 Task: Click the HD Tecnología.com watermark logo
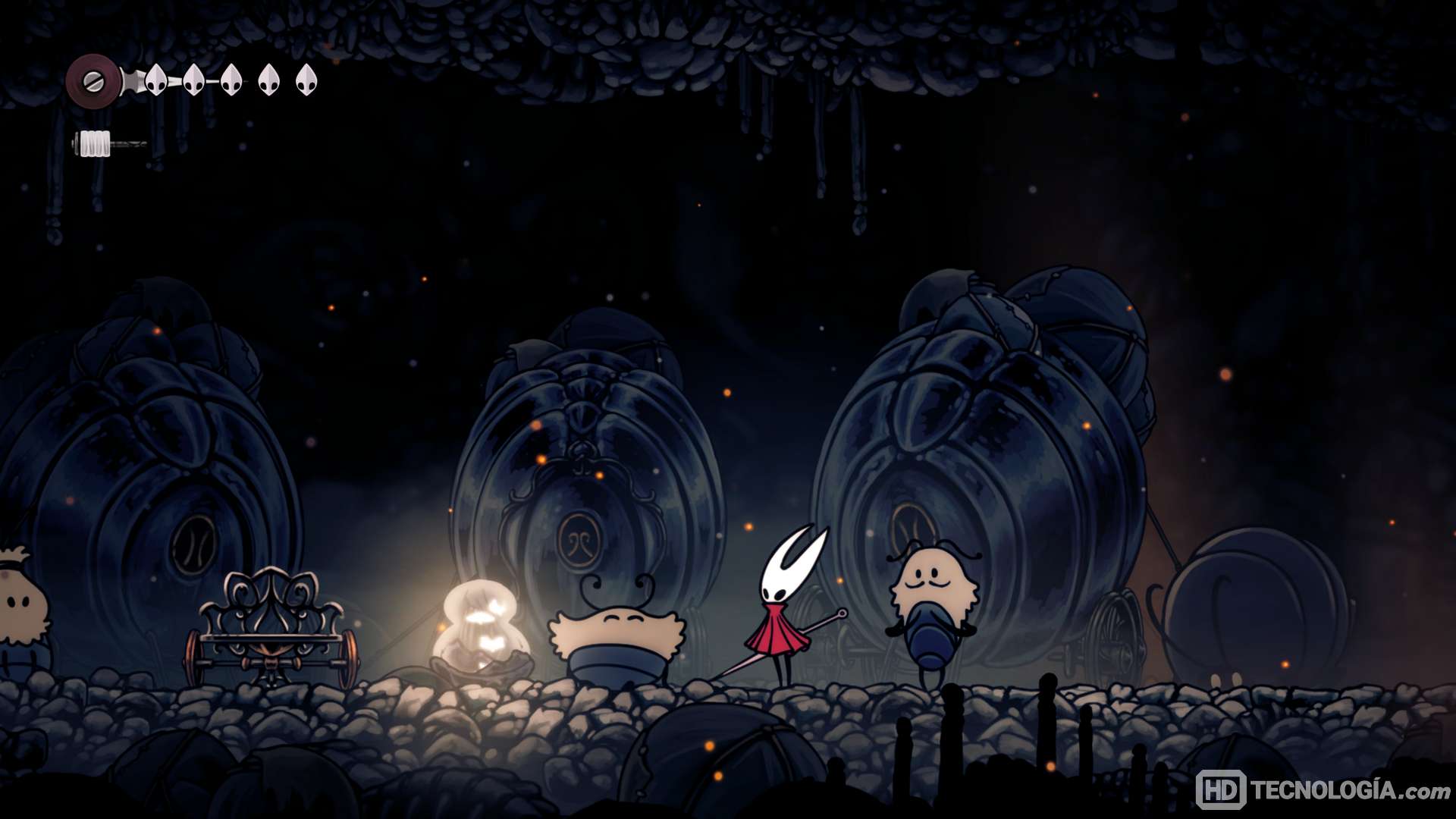click(x=1322, y=790)
